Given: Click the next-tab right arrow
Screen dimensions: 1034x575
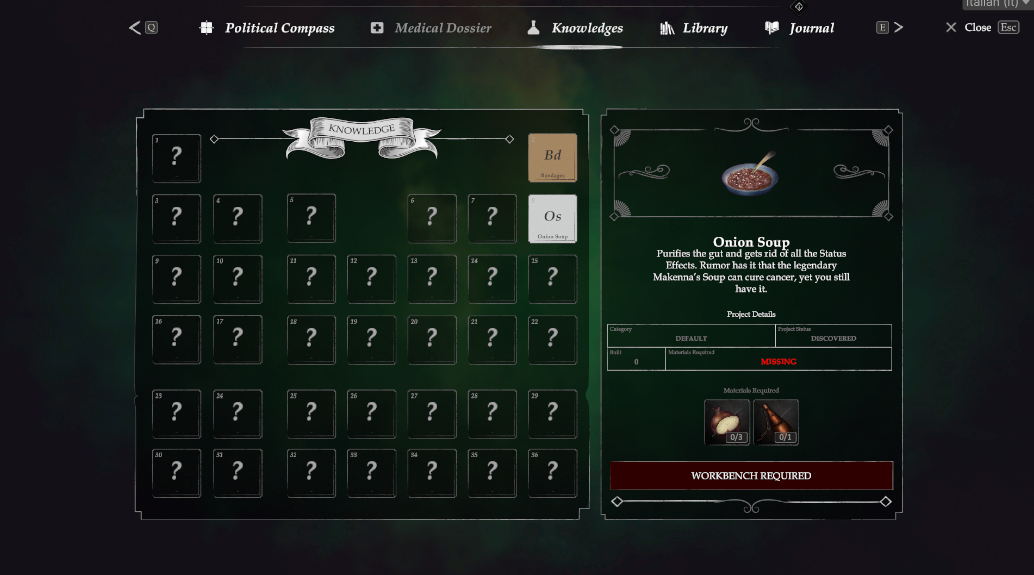Looking at the screenshot, I should tap(898, 28).
